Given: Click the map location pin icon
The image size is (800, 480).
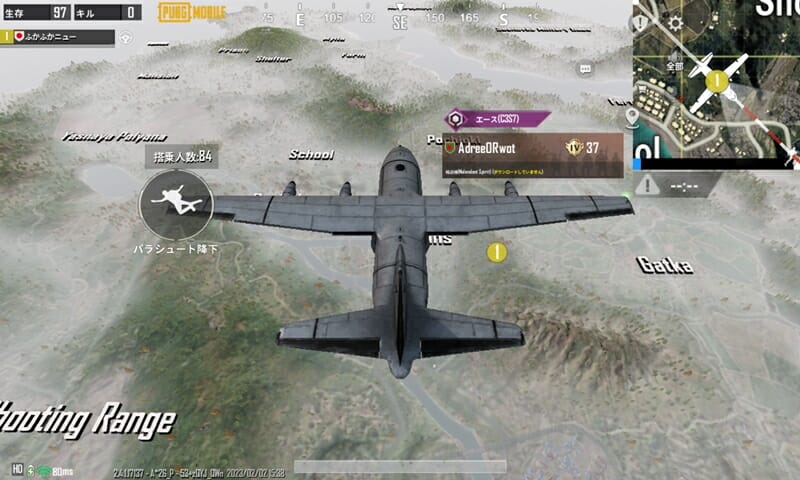Looking at the screenshot, I should coord(632,118).
